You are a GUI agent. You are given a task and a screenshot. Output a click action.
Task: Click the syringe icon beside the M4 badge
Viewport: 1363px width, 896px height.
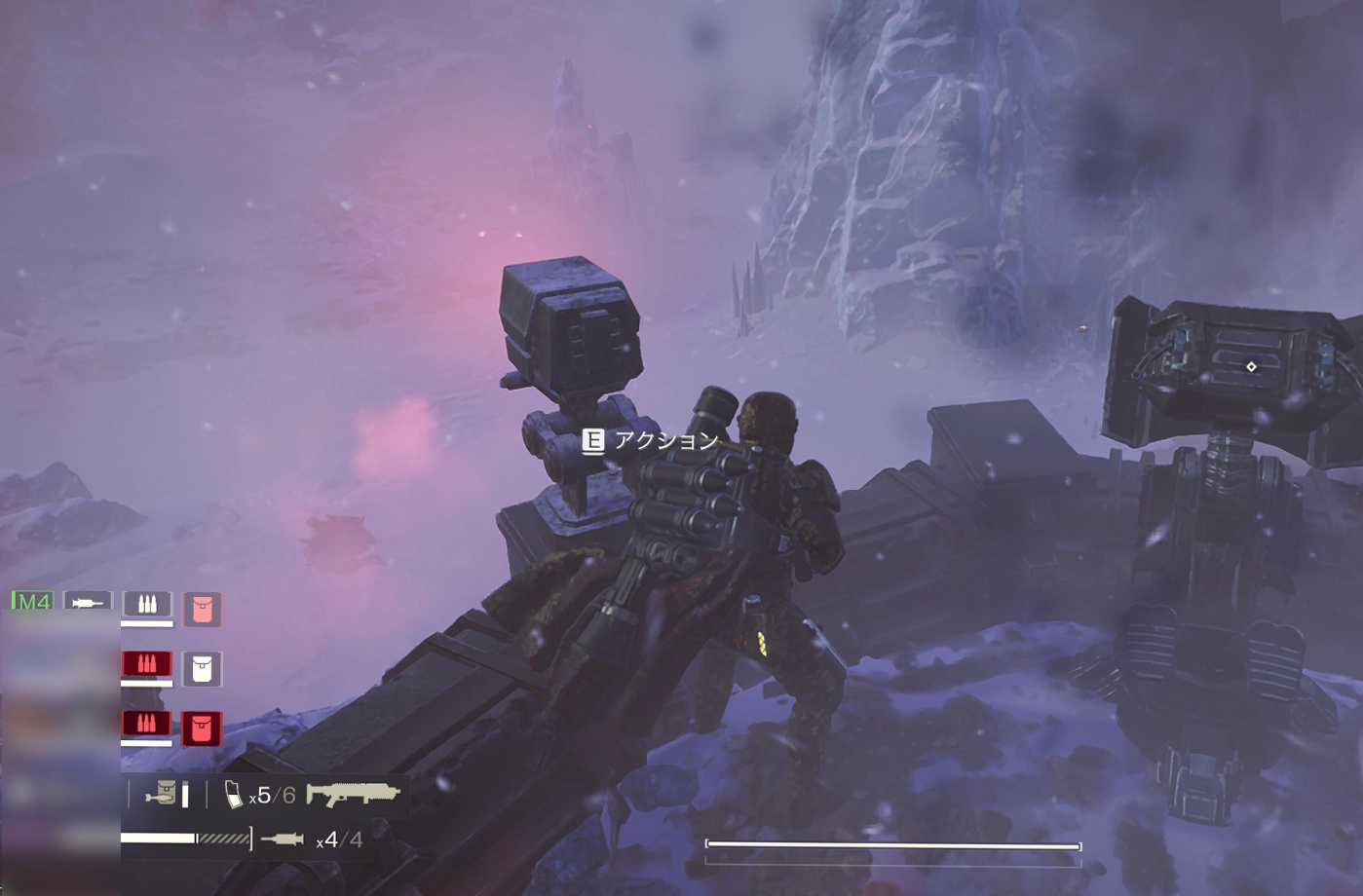88,603
